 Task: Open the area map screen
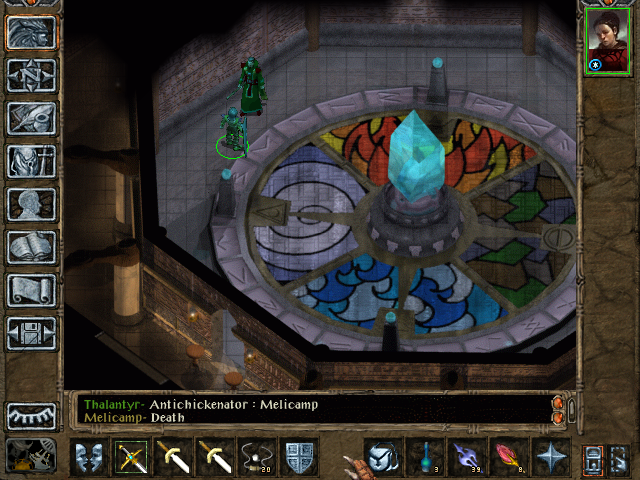click(31, 75)
